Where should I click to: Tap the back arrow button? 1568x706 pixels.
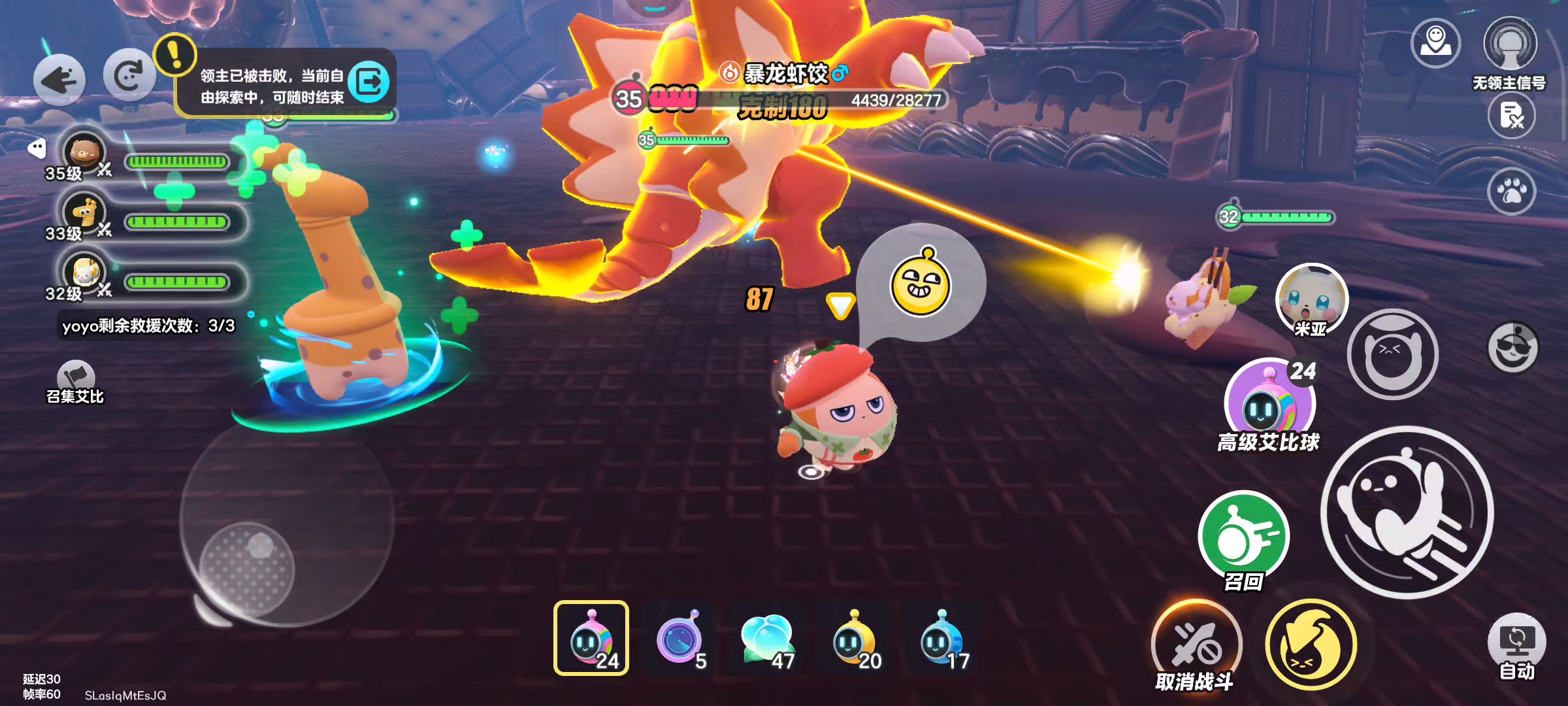(59, 80)
